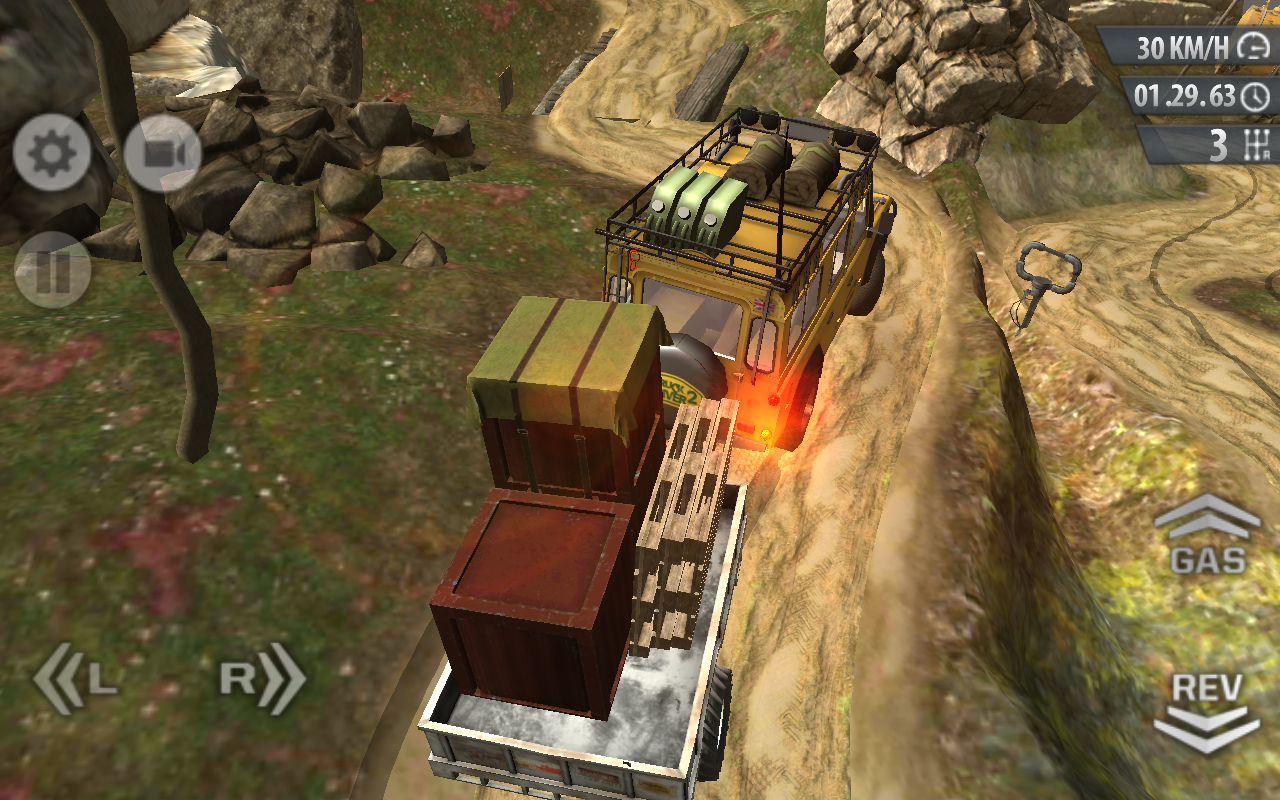Steer right with the R arrow
The width and height of the screenshot is (1280, 800).
pos(262,679)
